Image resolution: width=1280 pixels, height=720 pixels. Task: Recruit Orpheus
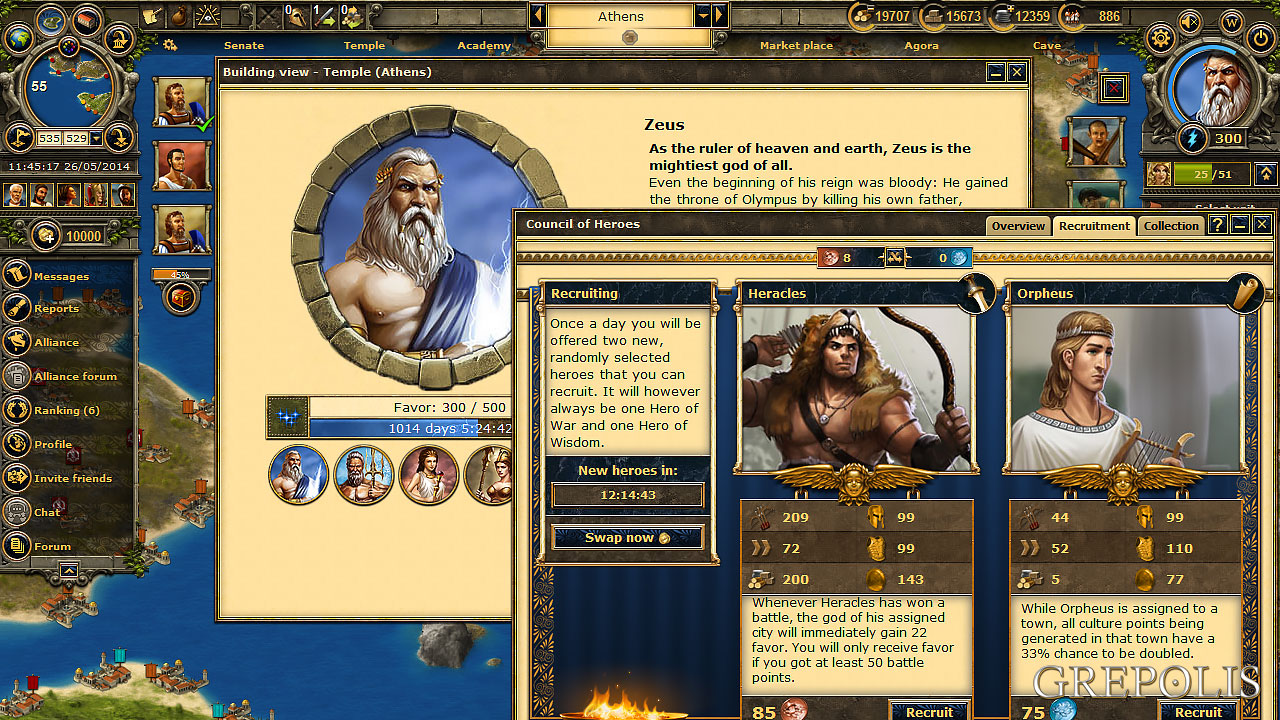click(1197, 712)
